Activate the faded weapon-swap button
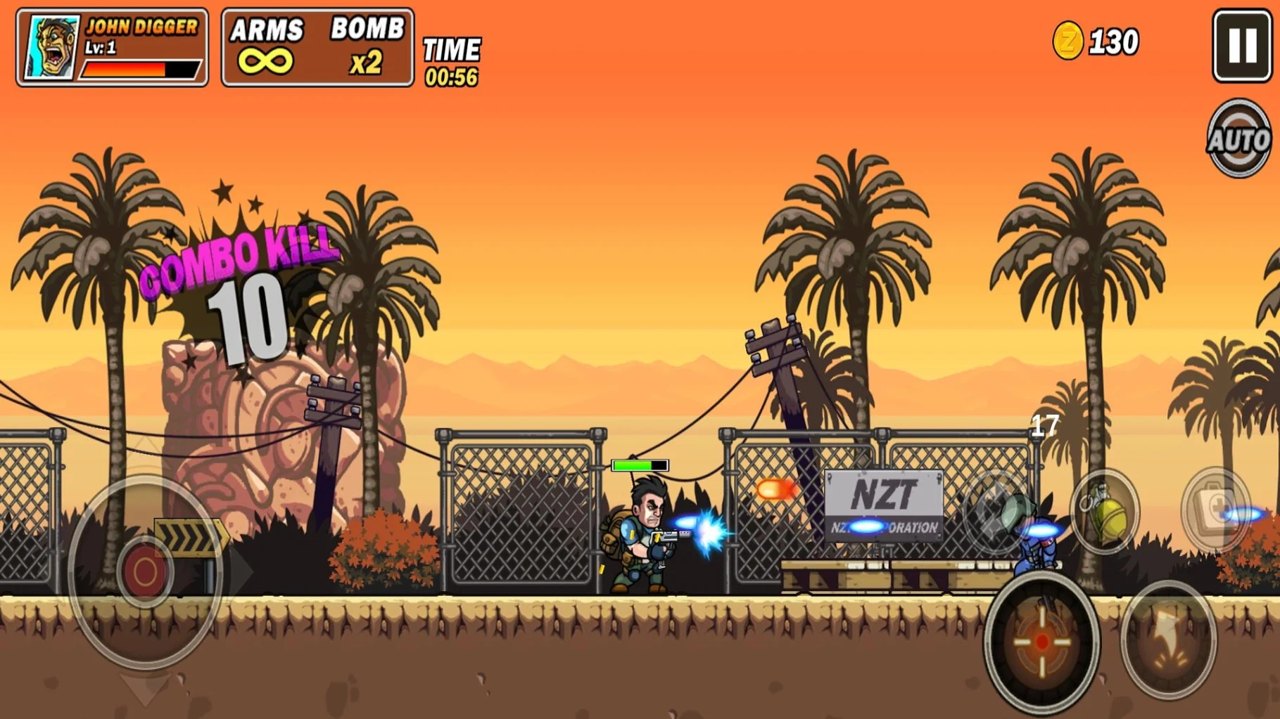This screenshot has width=1280, height=719. coord(995,512)
